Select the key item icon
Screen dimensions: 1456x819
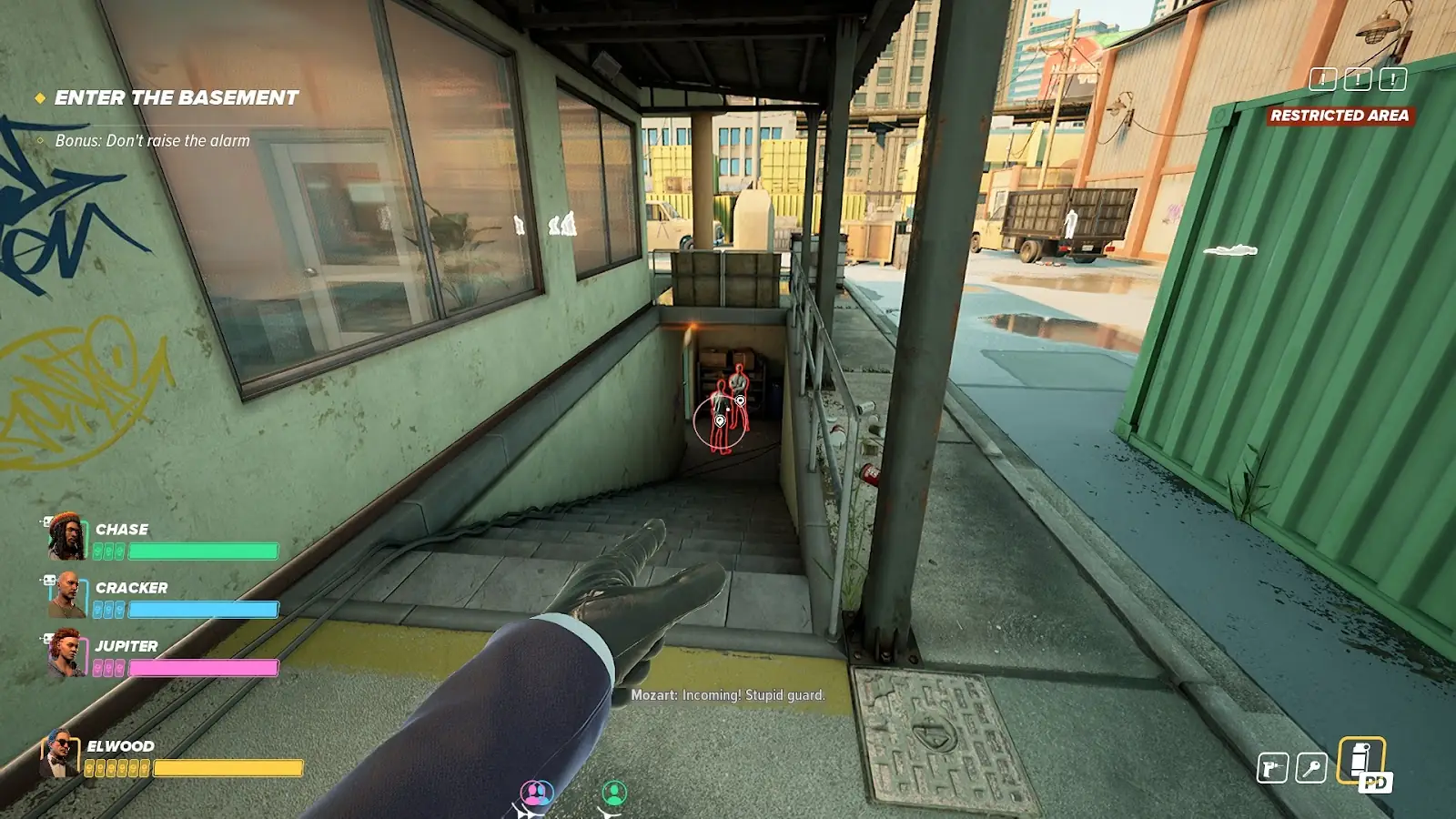pyautogui.click(x=1311, y=768)
